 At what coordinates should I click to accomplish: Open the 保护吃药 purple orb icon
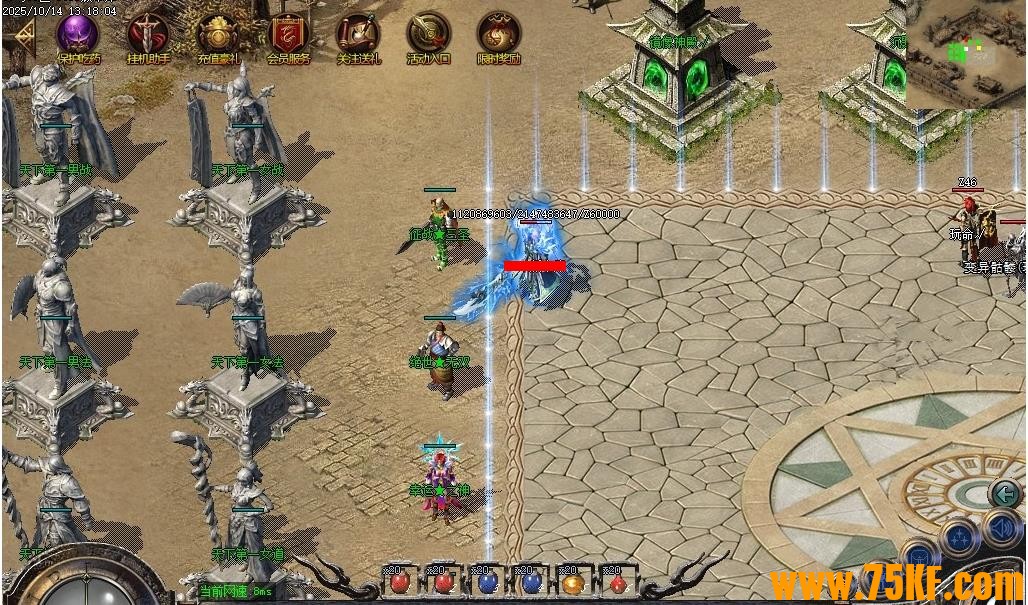77,35
